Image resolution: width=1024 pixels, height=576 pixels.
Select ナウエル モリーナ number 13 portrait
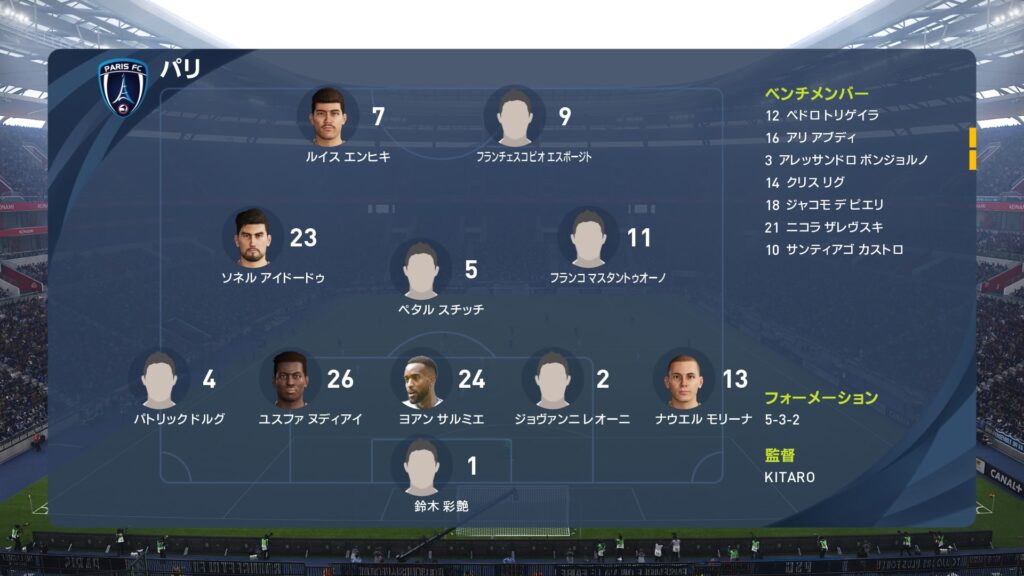coord(684,380)
